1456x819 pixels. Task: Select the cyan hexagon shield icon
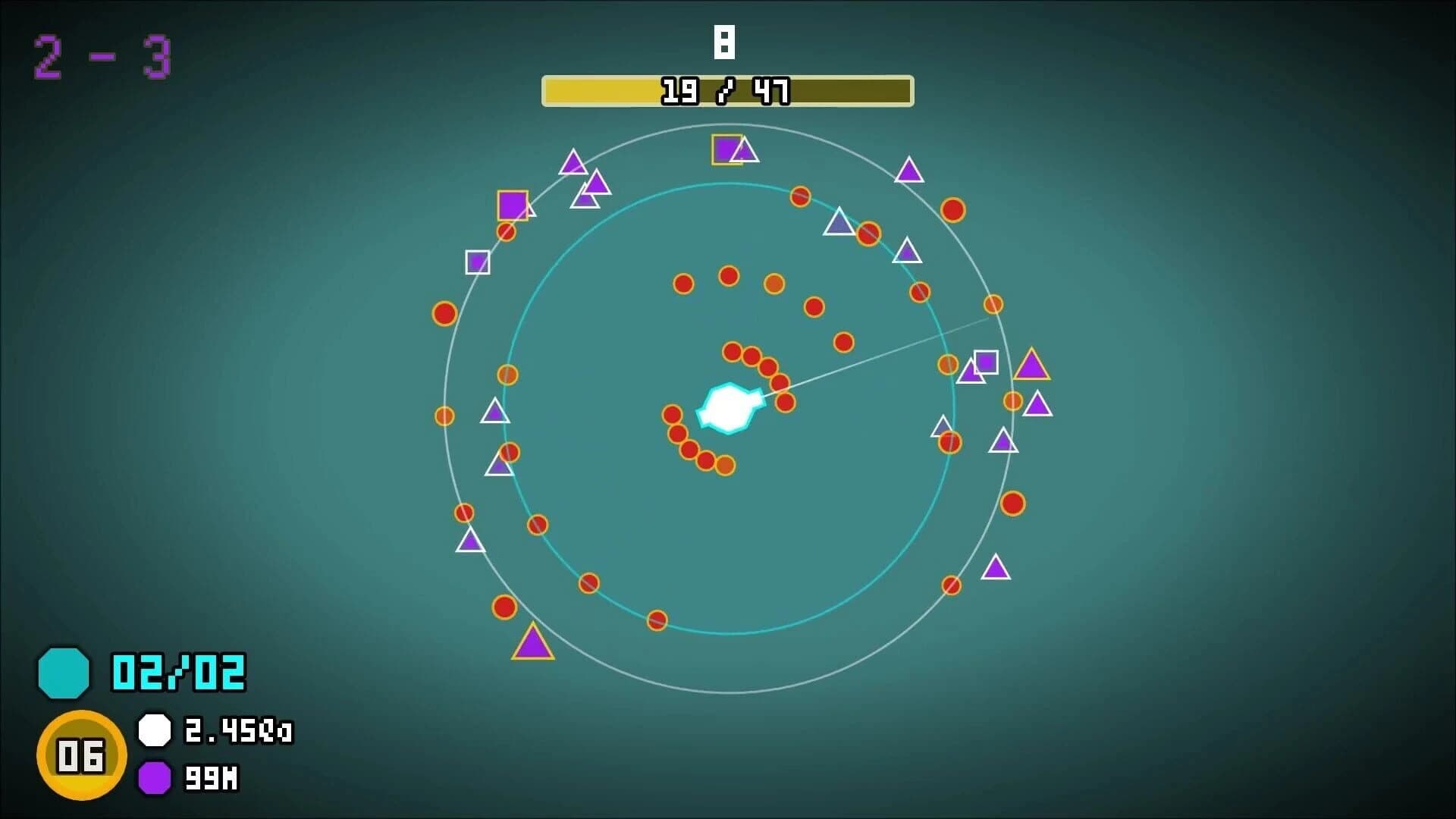(x=64, y=673)
